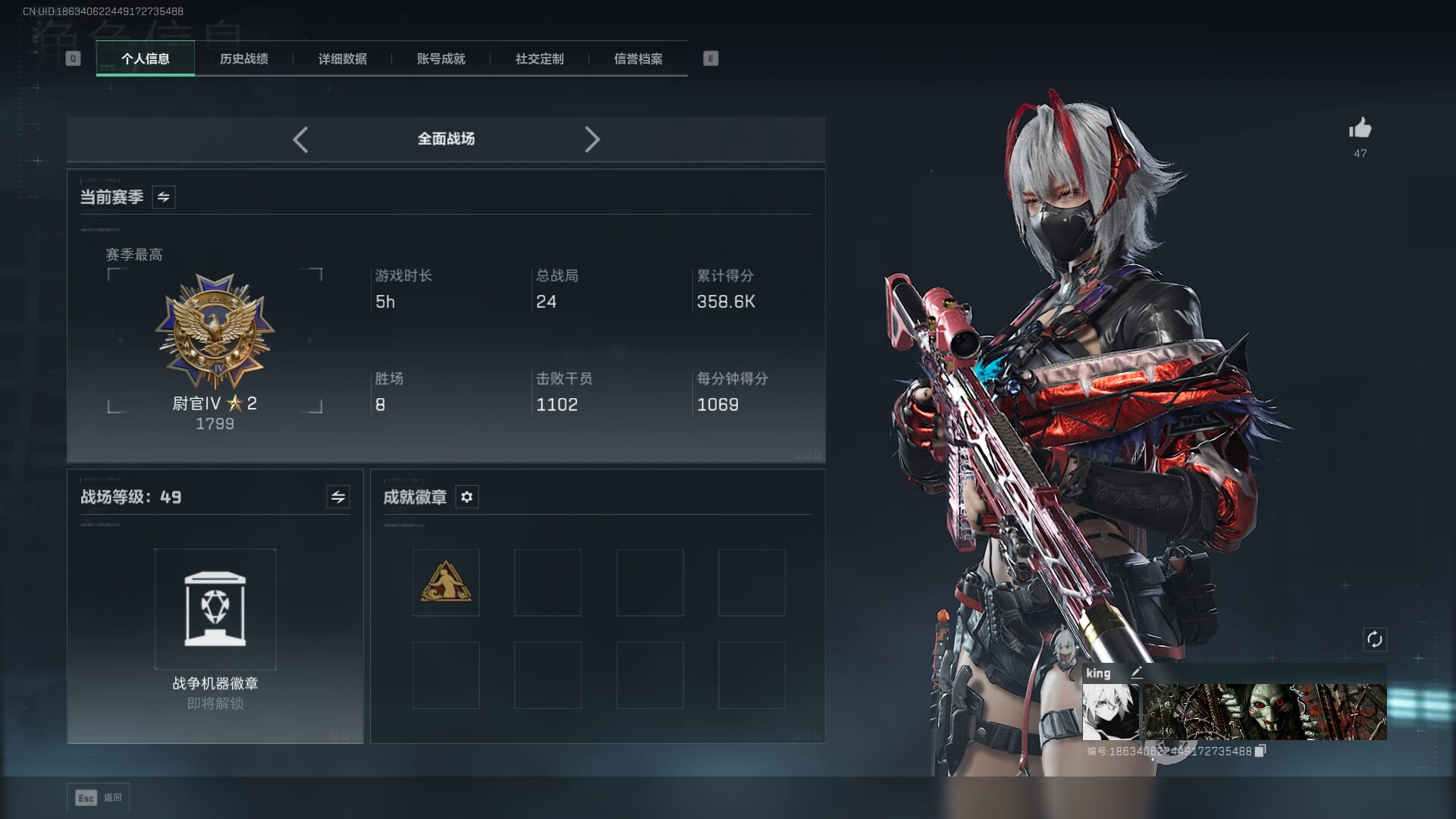The image size is (1456, 819).
Task: Open the 成就徽章 gear settings
Action: [x=467, y=497]
